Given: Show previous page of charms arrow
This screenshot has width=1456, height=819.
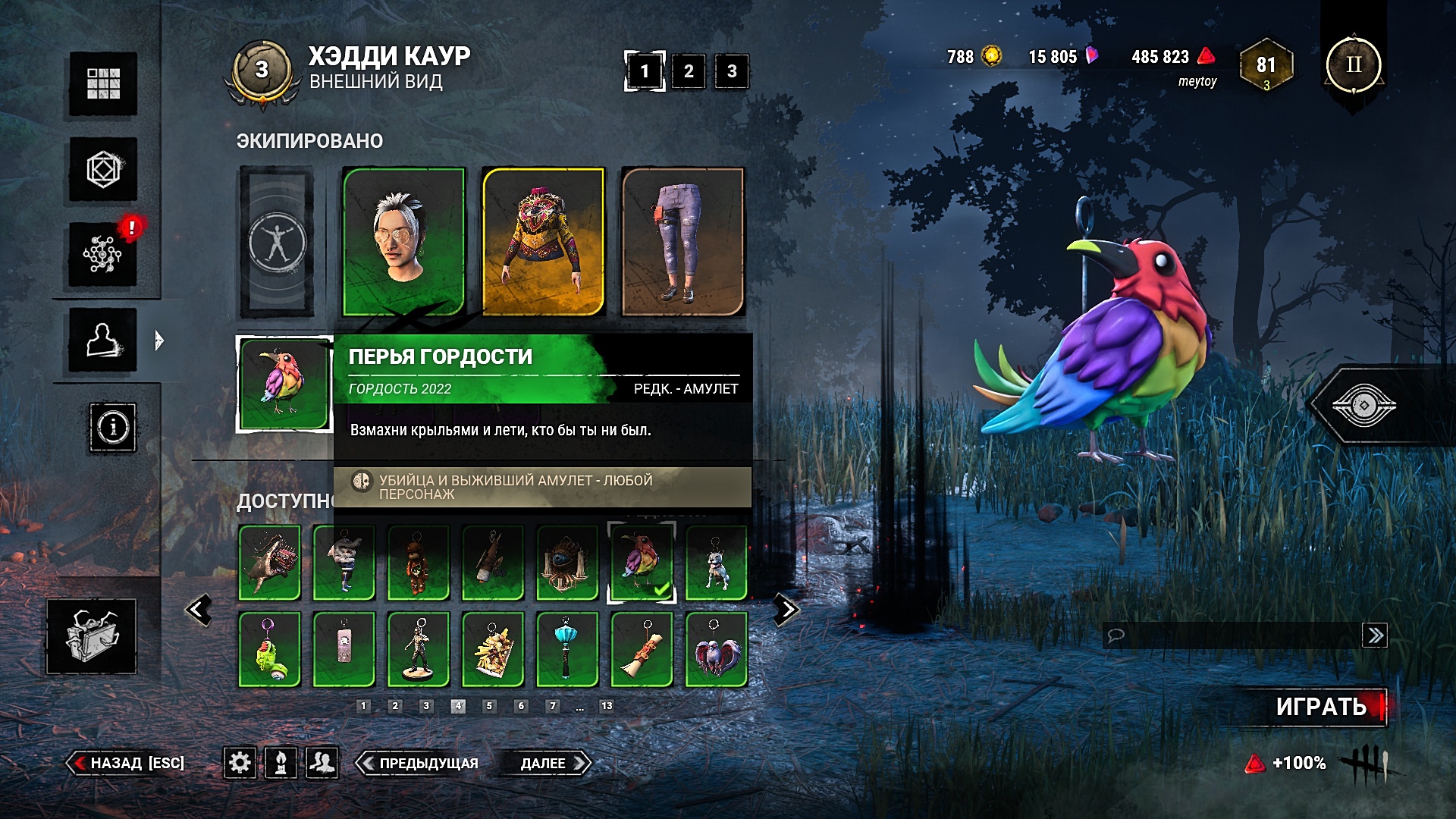Looking at the screenshot, I should (x=199, y=609).
